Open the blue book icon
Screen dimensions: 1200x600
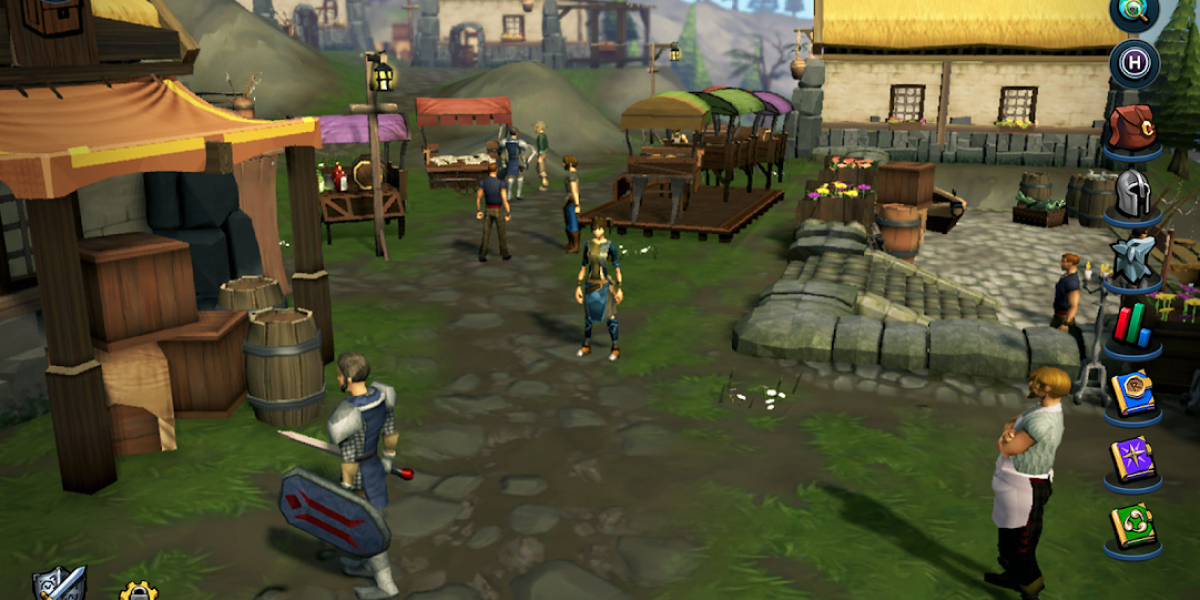(x=1133, y=393)
